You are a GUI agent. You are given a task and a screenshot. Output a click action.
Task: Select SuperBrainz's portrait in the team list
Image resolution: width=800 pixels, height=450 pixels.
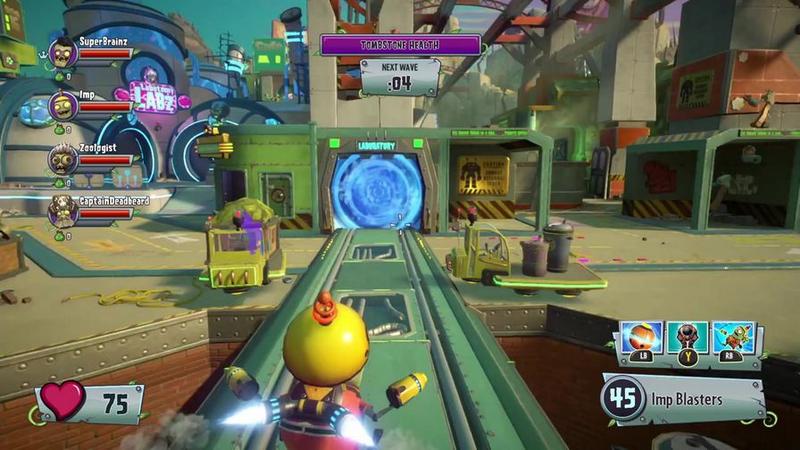click(x=63, y=52)
